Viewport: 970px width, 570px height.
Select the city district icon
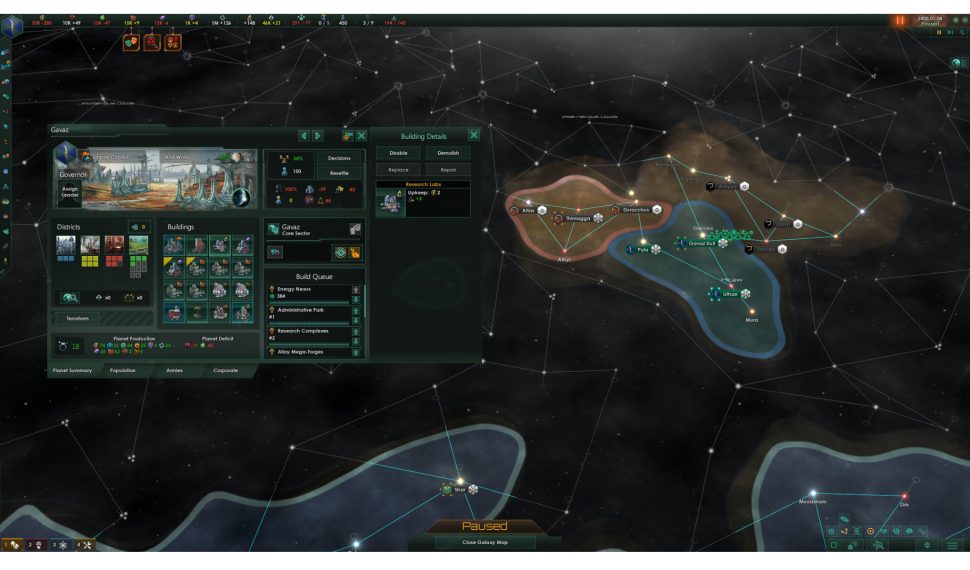[66, 245]
